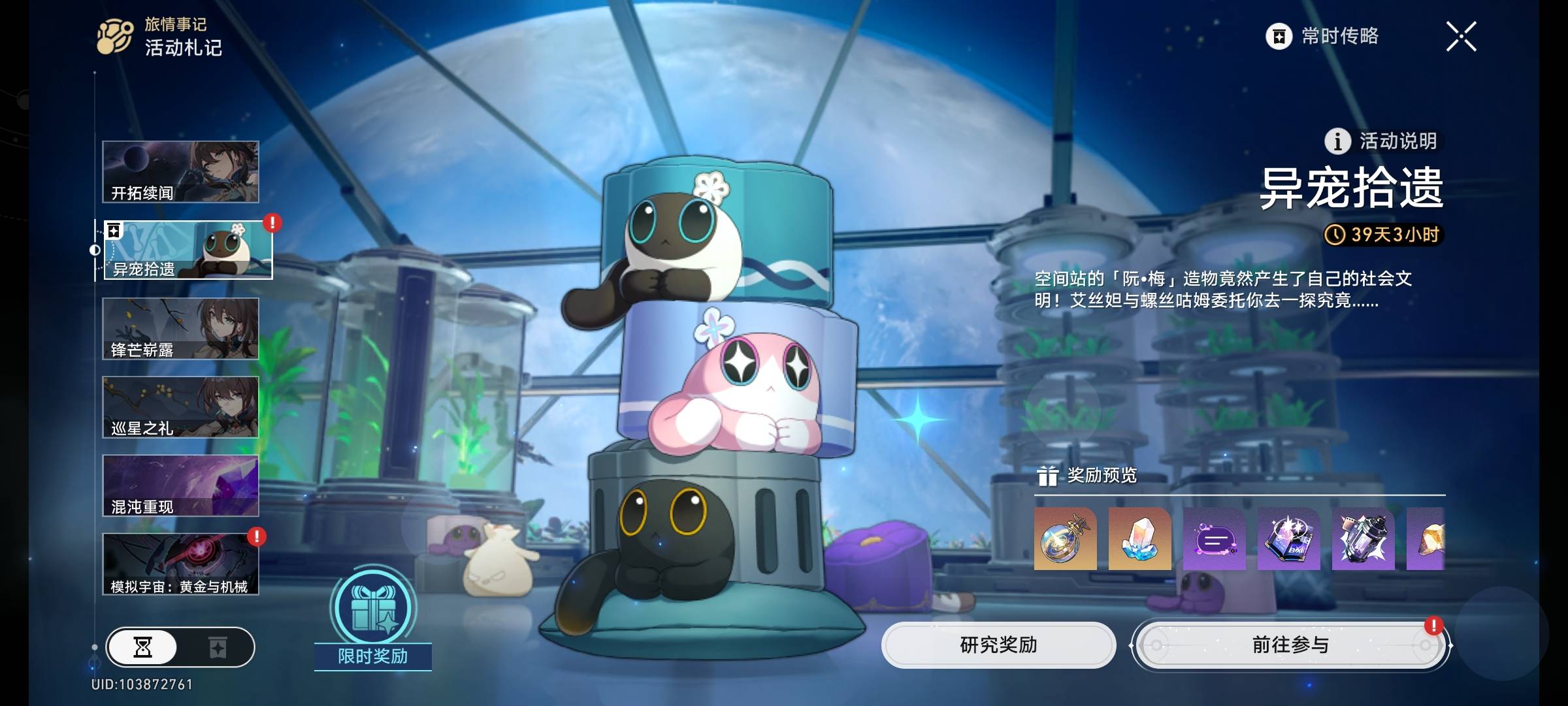Choose the 锋芒崭露 event entry
This screenshot has width=1568, height=706.
[180, 329]
